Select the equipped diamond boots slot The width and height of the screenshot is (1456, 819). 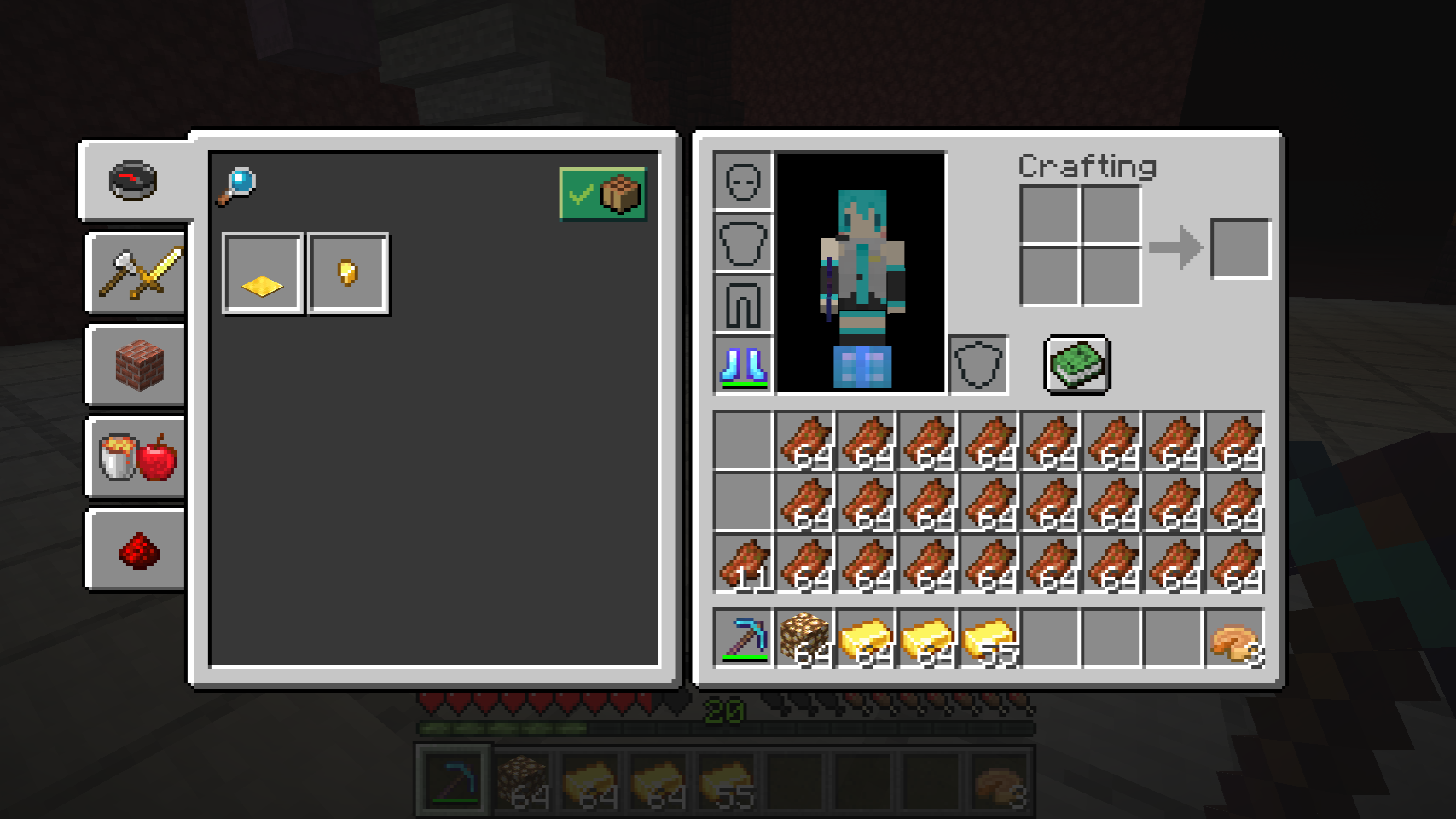(743, 365)
